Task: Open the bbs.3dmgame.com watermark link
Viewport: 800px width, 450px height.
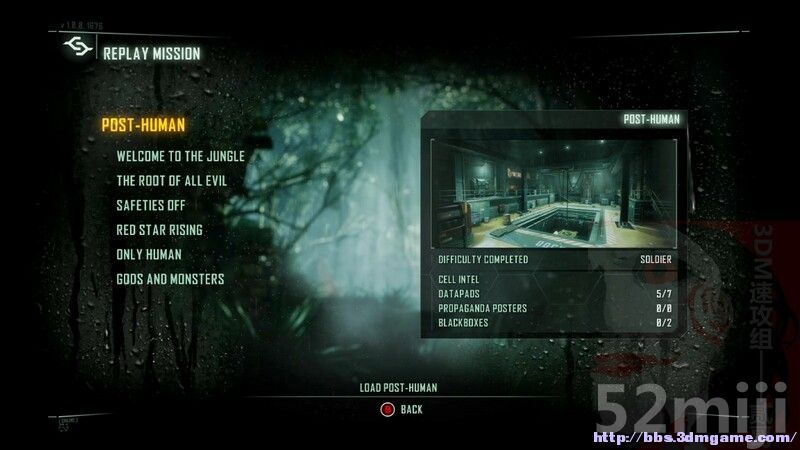Action: coord(695,438)
